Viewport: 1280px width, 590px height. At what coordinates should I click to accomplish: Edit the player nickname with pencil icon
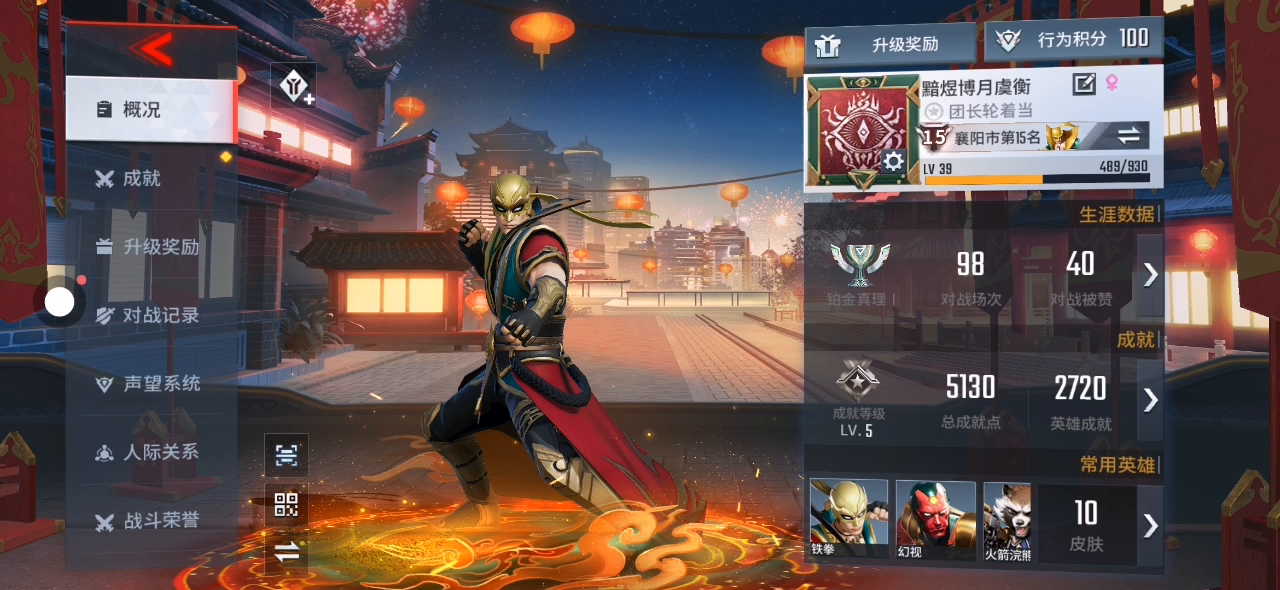click(1084, 84)
